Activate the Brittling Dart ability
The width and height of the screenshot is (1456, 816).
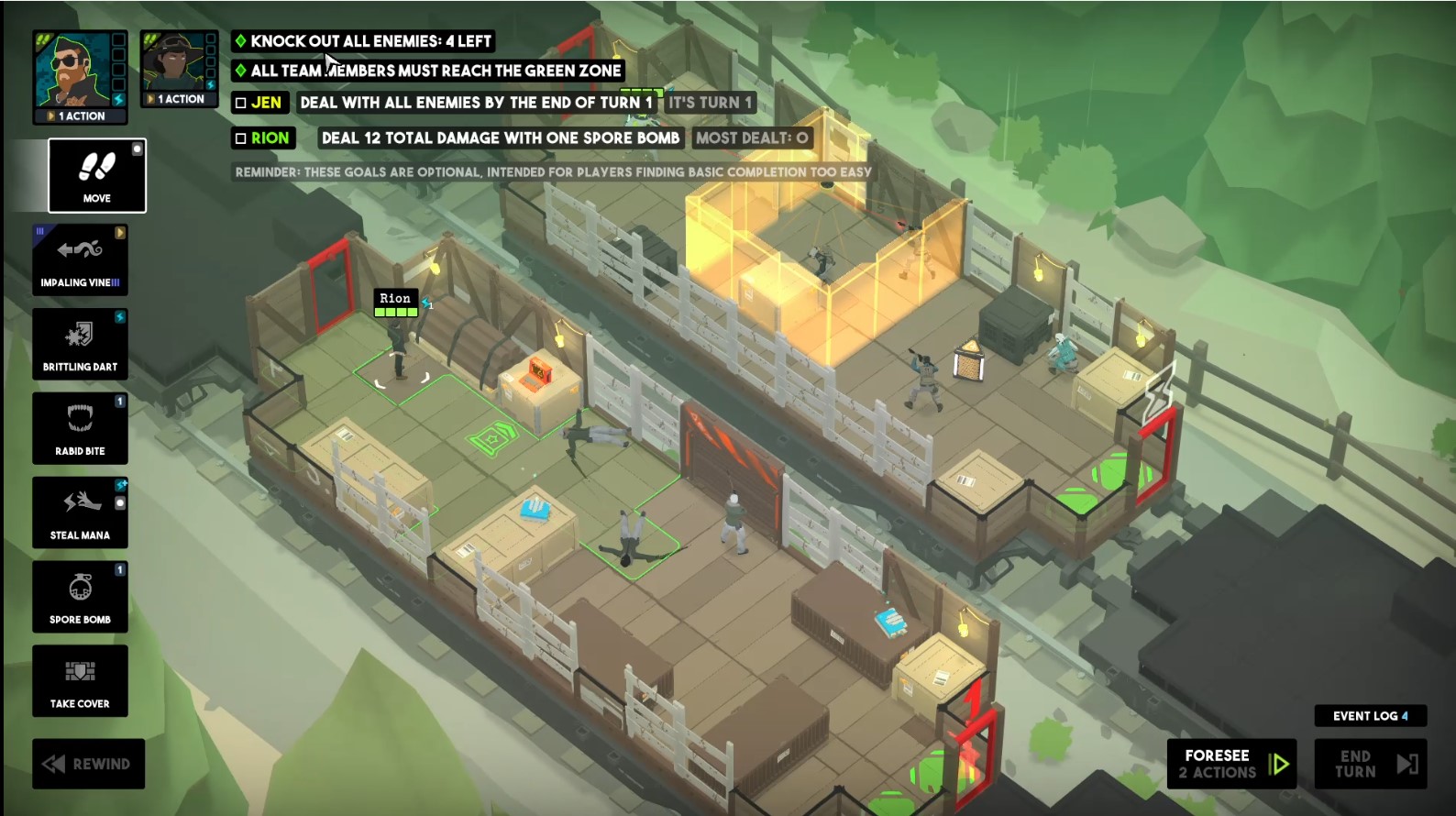[x=80, y=344]
